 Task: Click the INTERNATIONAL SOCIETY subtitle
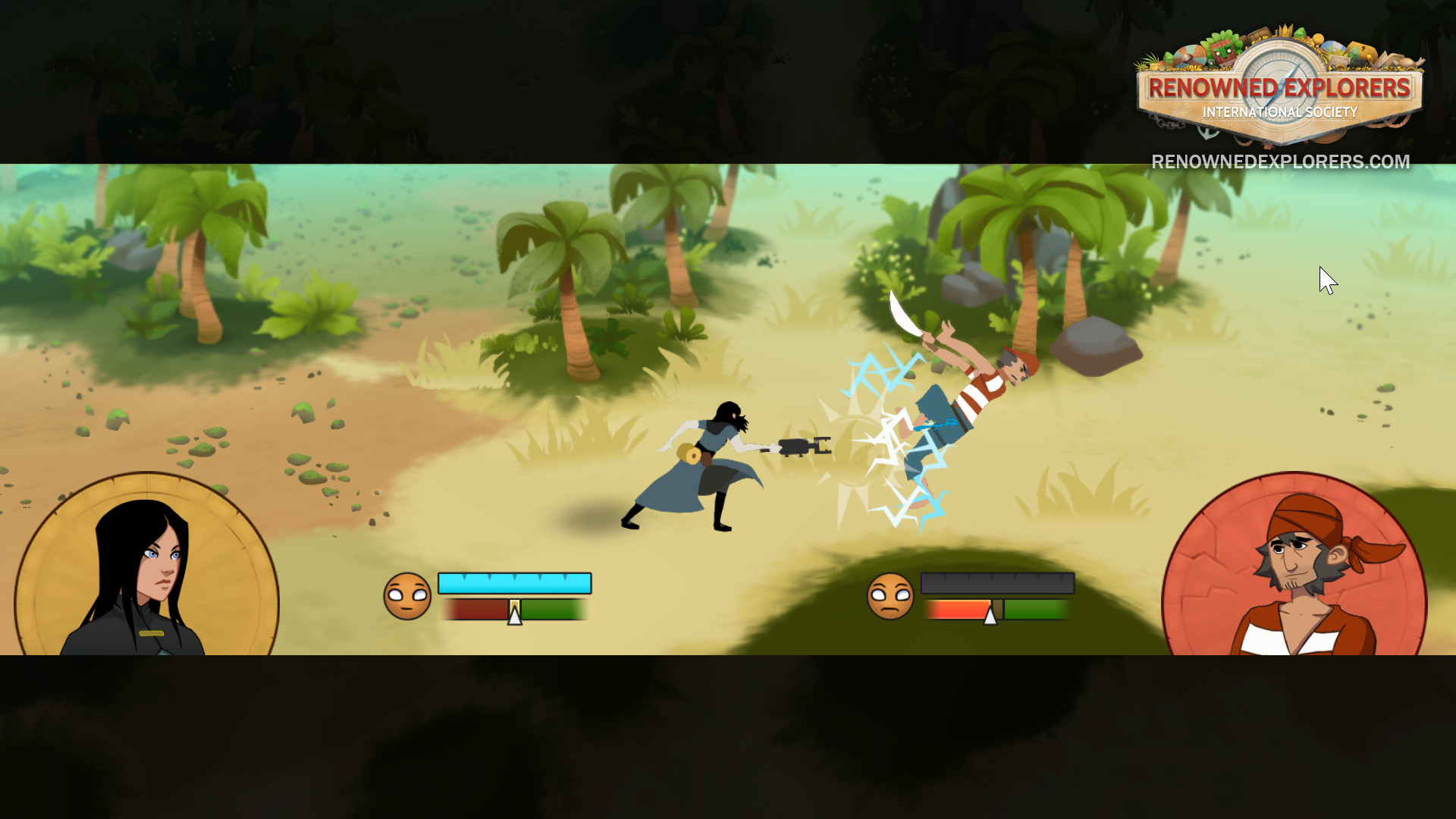(x=1280, y=111)
